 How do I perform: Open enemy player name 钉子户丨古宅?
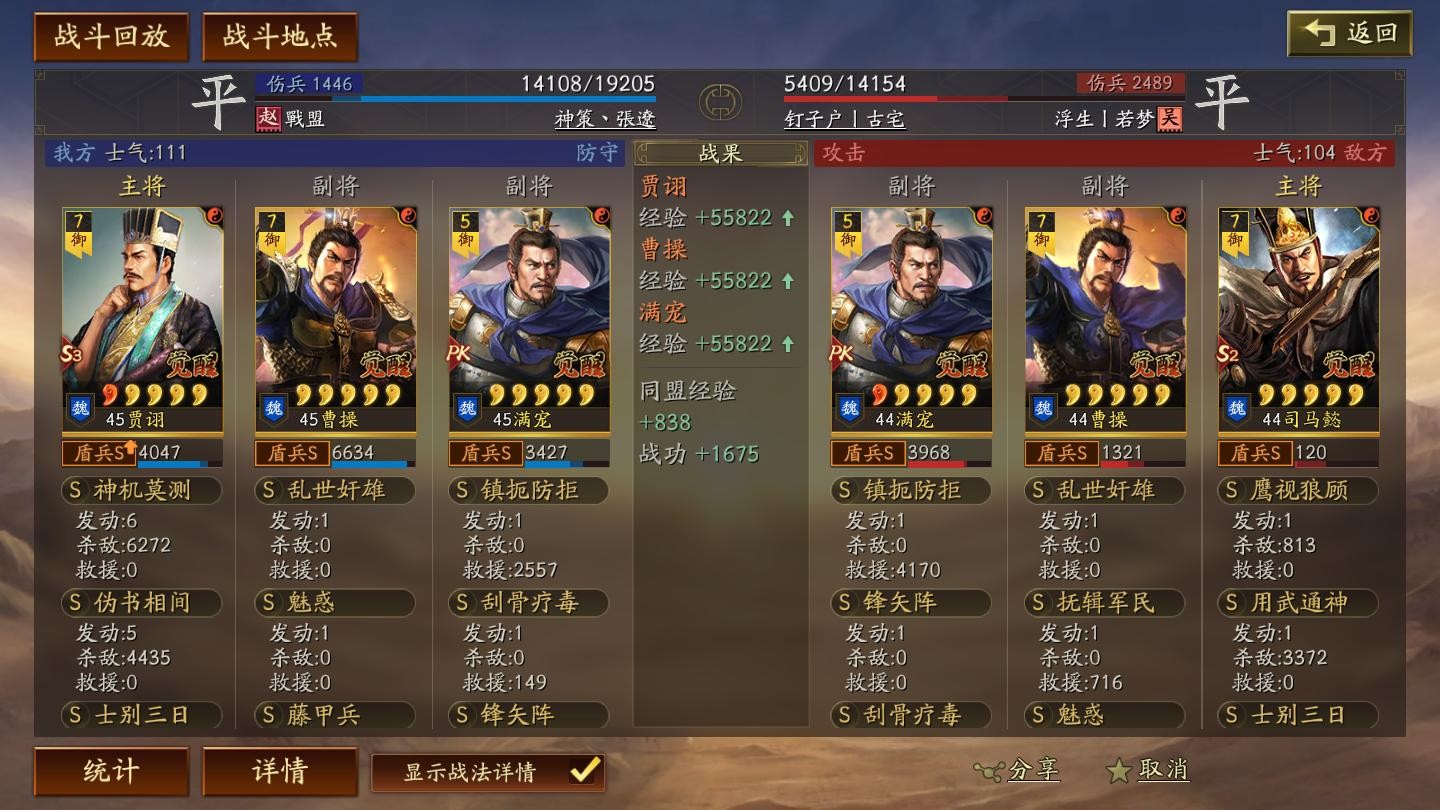tap(844, 119)
